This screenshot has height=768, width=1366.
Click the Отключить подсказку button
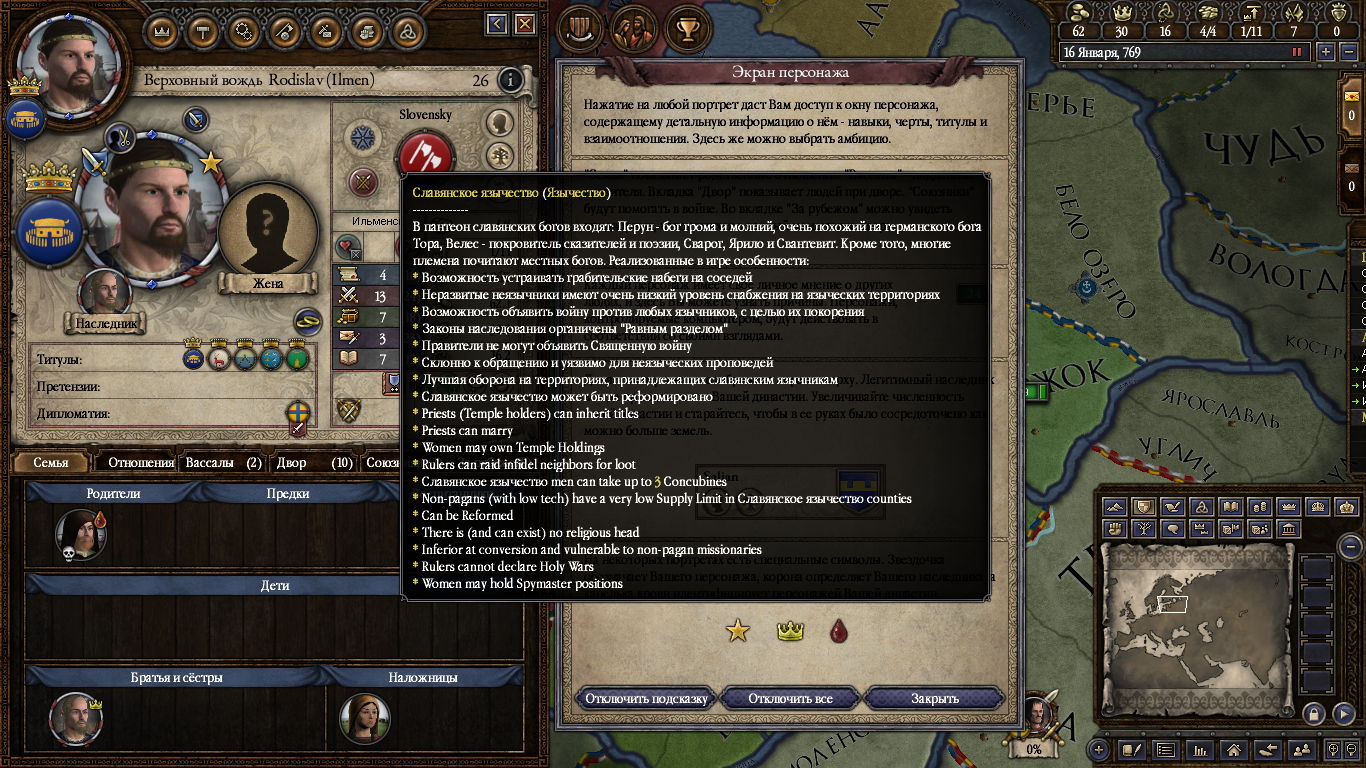click(x=646, y=698)
